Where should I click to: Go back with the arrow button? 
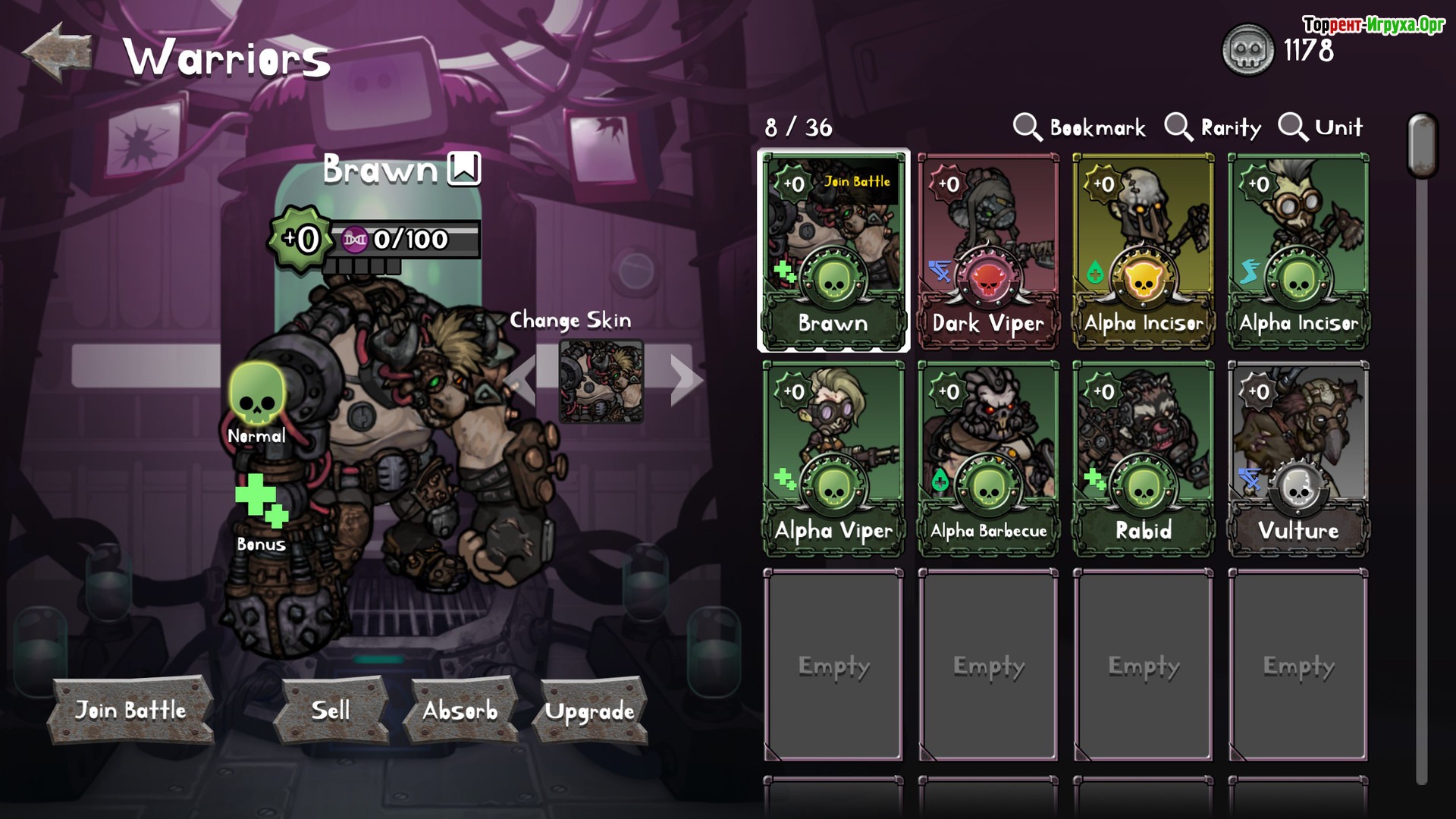(x=58, y=52)
